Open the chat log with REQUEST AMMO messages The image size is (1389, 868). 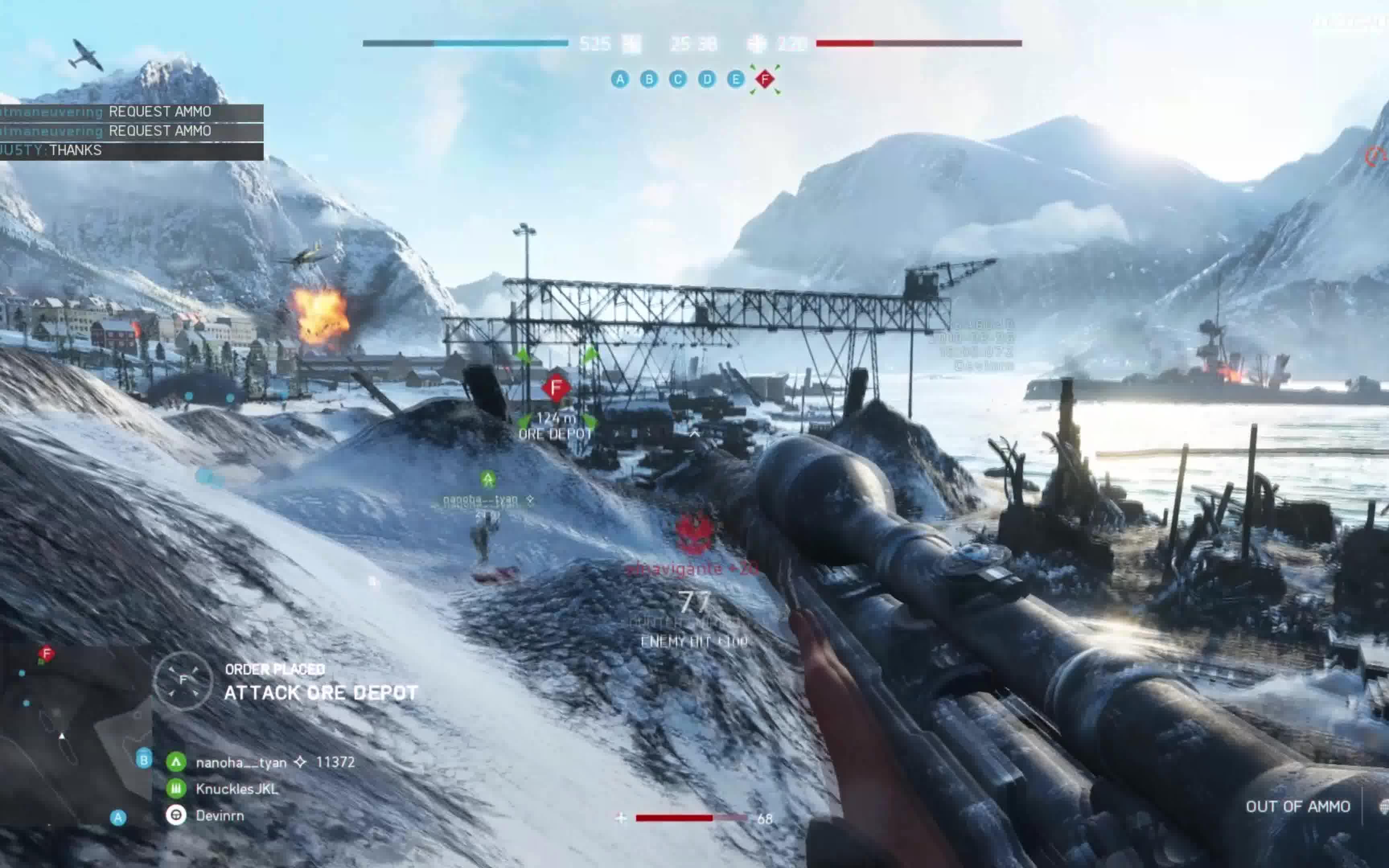pos(131,121)
